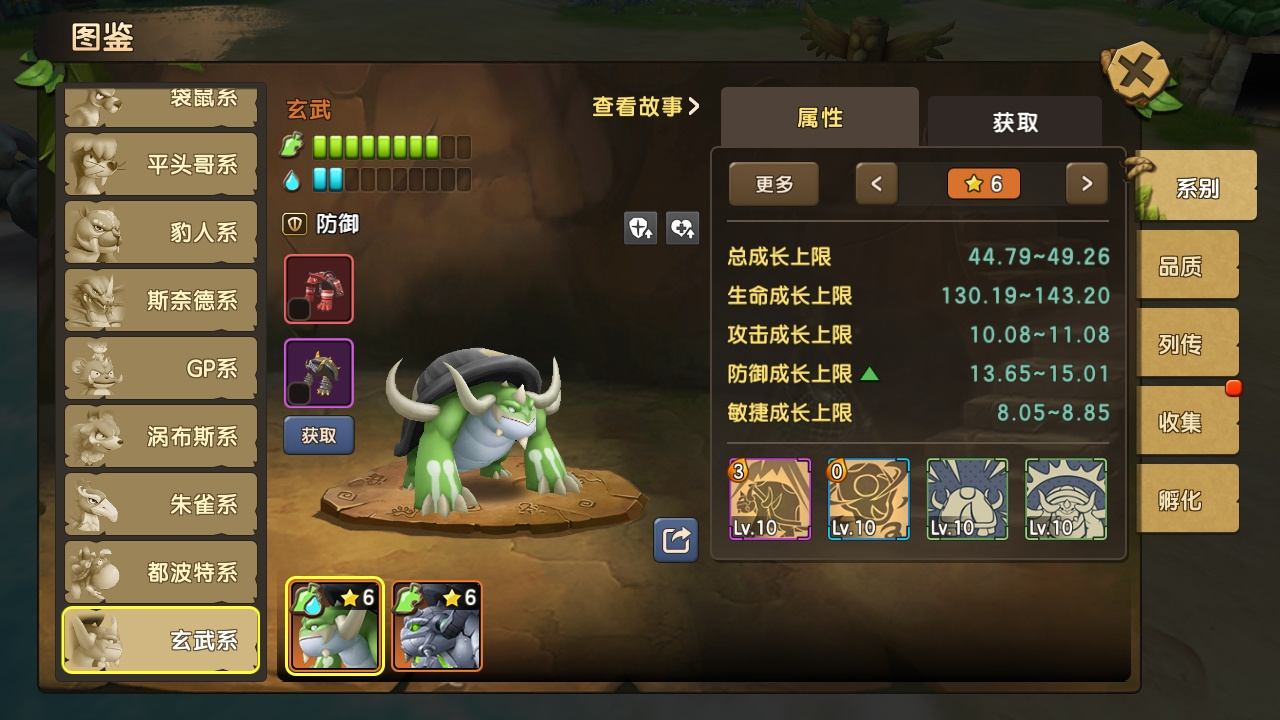1280x720 pixels.
Task: Select 朱雀系 in the series list
Action: (160, 504)
